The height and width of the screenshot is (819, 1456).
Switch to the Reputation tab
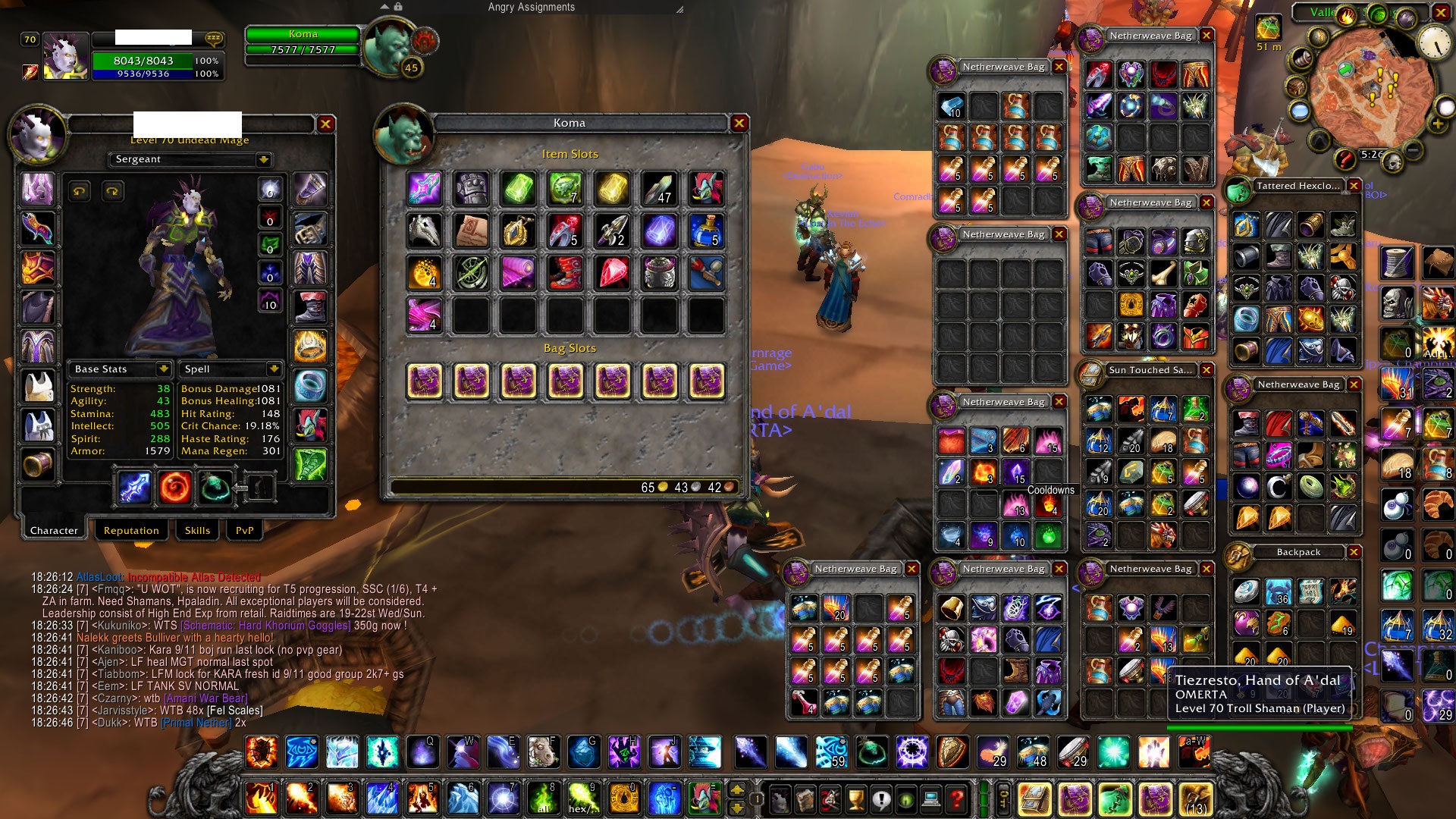(x=131, y=530)
